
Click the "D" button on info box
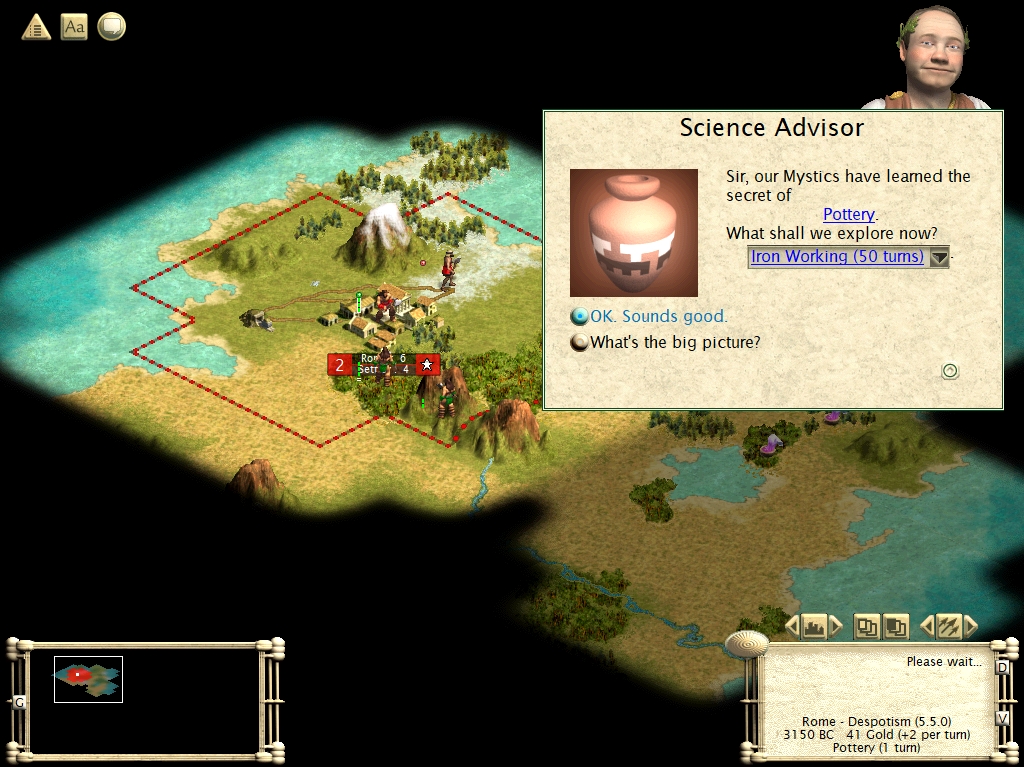click(1002, 666)
